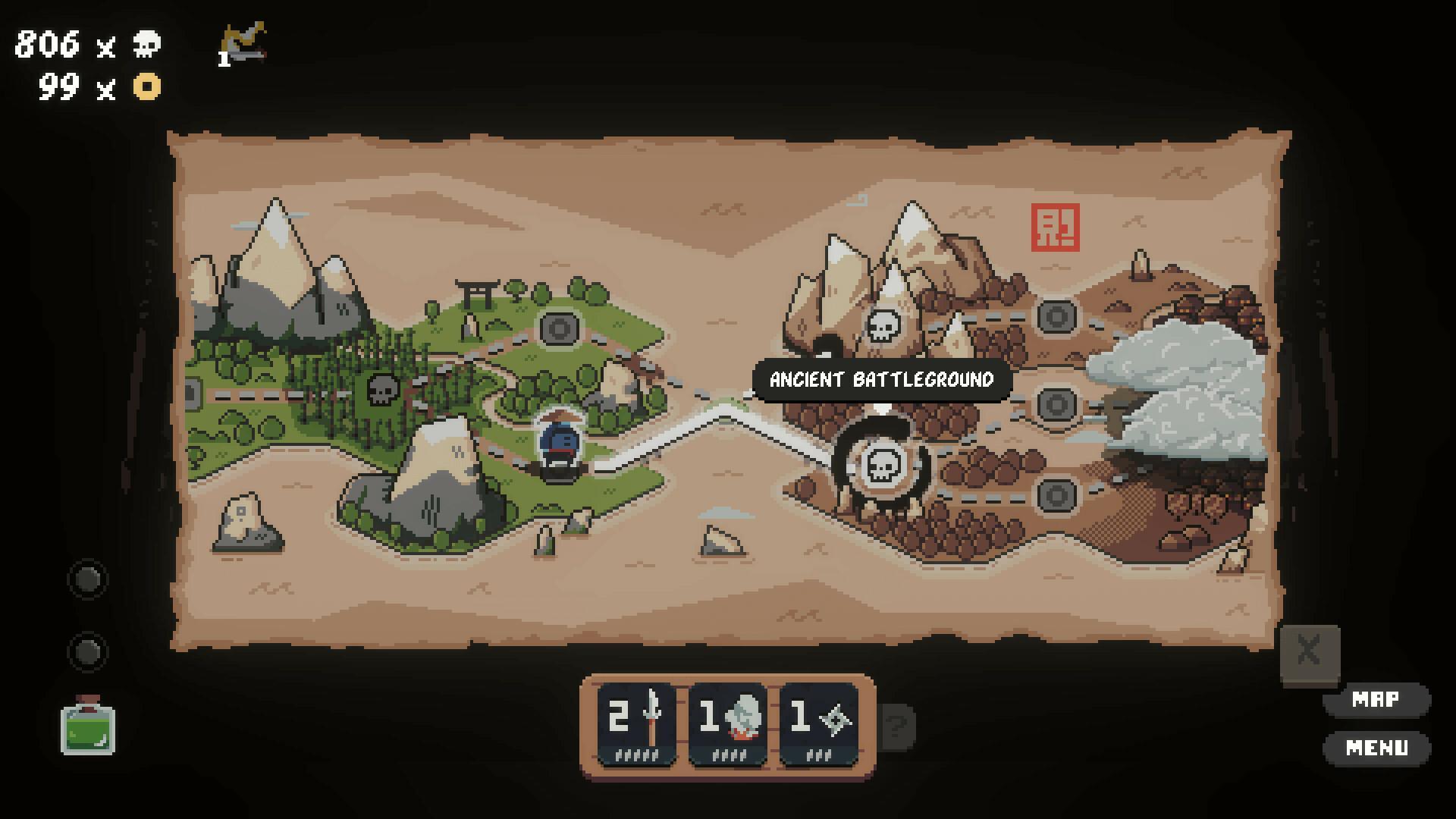Click the skull currency counter
This screenshot has width=1456, height=819.
pyautogui.click(x=83, y=45)
